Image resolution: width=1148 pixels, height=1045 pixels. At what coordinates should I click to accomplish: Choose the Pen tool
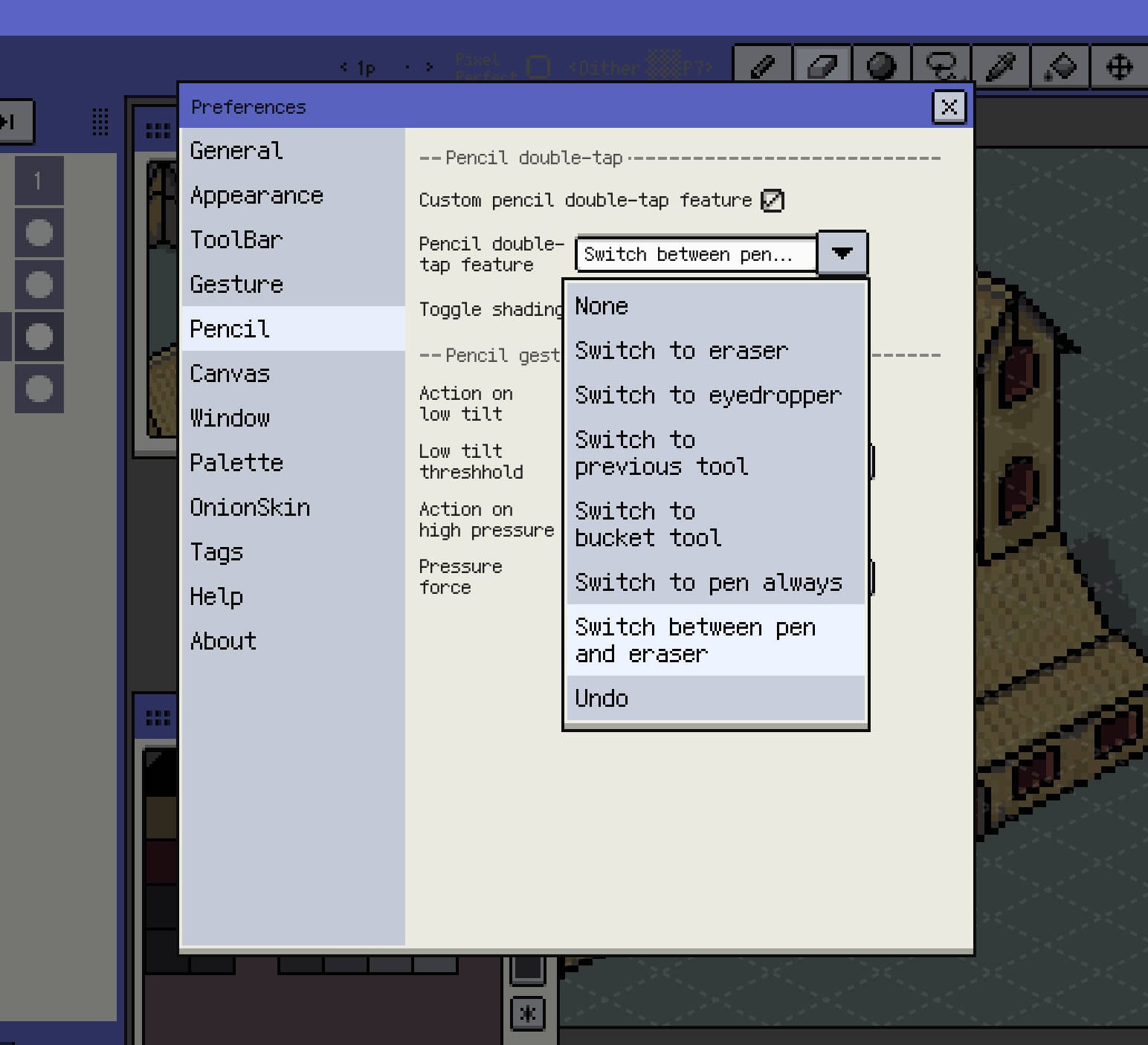pyautogui.click(x=1000, y=67)
